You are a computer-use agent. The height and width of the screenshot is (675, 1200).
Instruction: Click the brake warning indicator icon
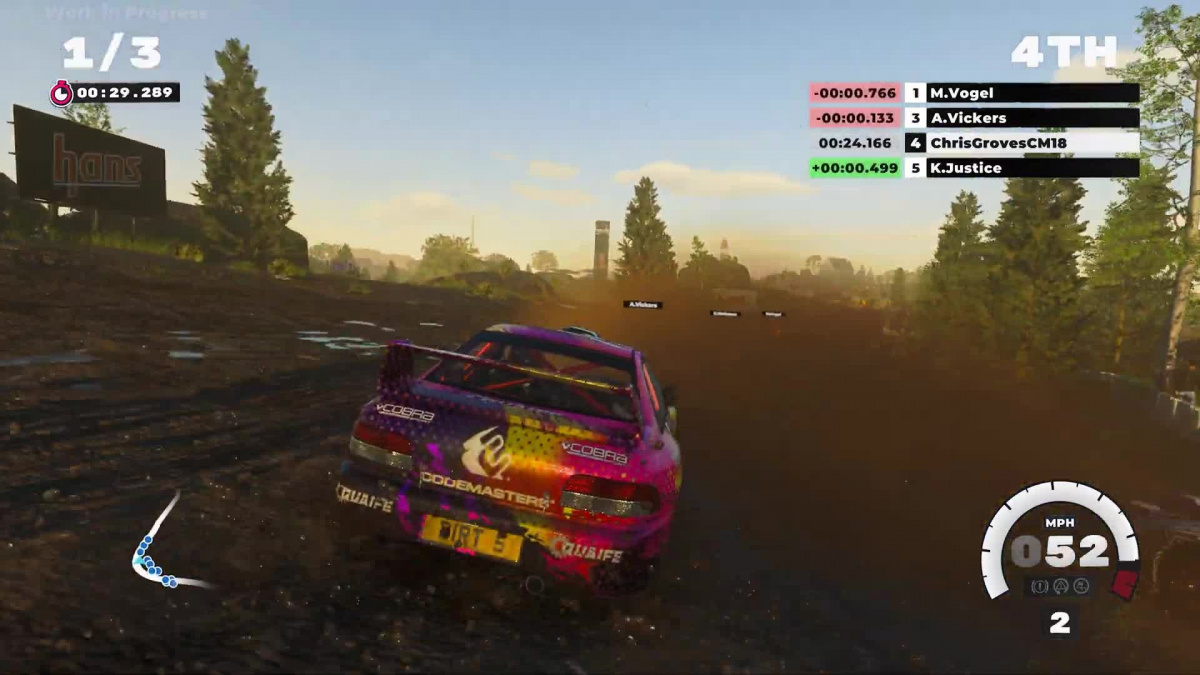1041,586
